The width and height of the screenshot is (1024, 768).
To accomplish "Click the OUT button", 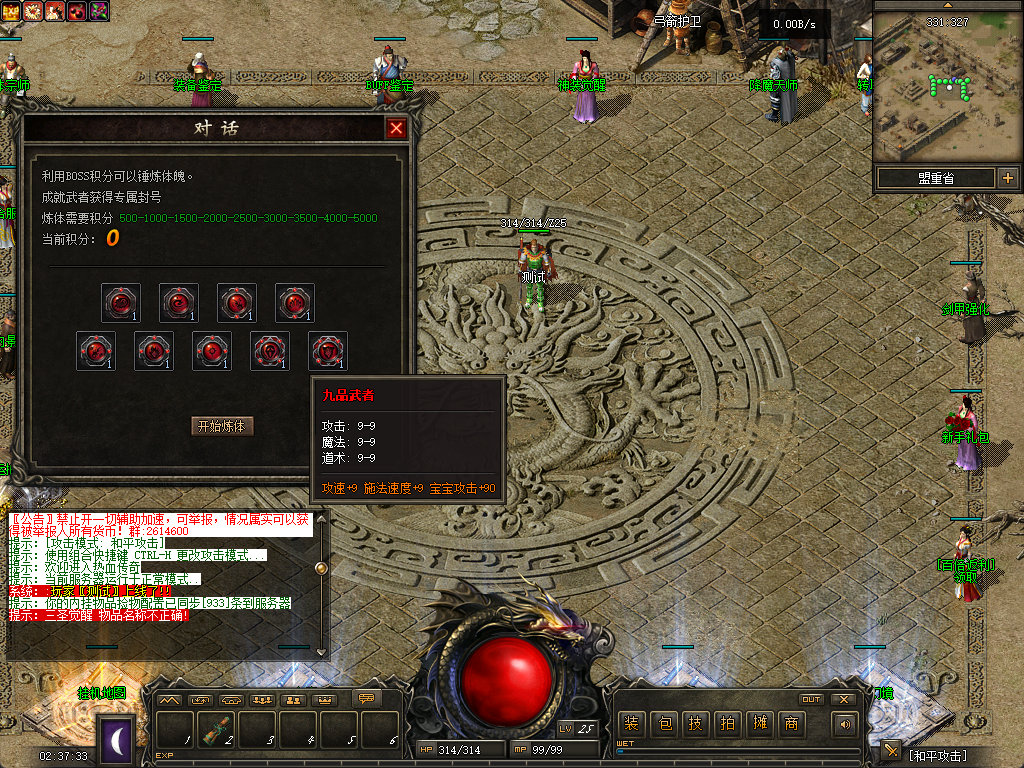I will pos(811,699).
